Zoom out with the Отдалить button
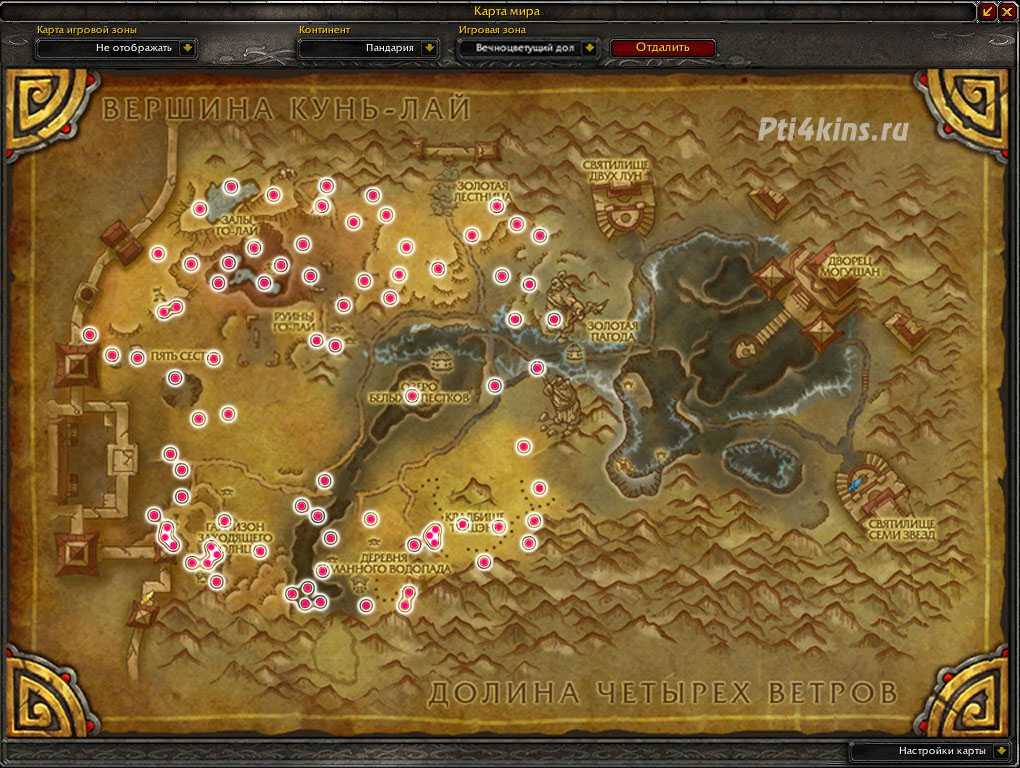The image size is (1020, 768). pos(662,47)
